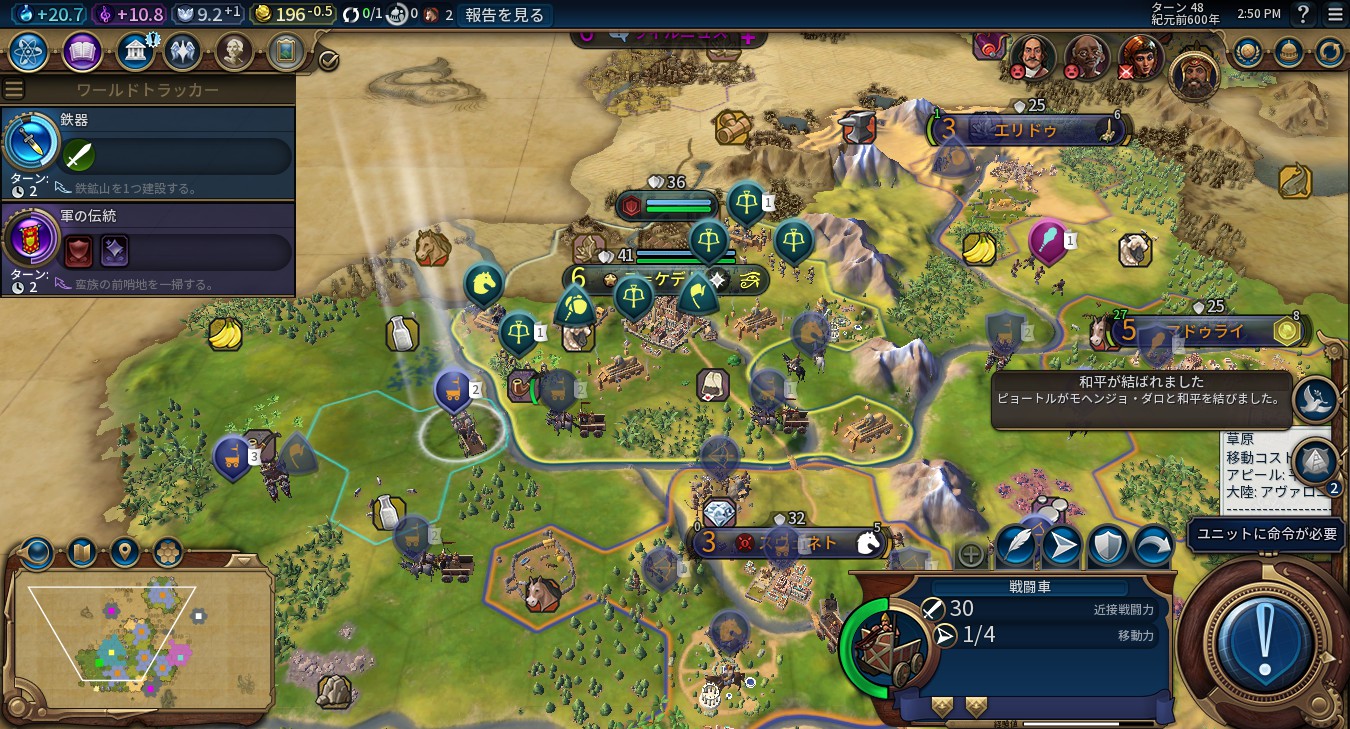Open the main game menu button

coord(1335,14)
